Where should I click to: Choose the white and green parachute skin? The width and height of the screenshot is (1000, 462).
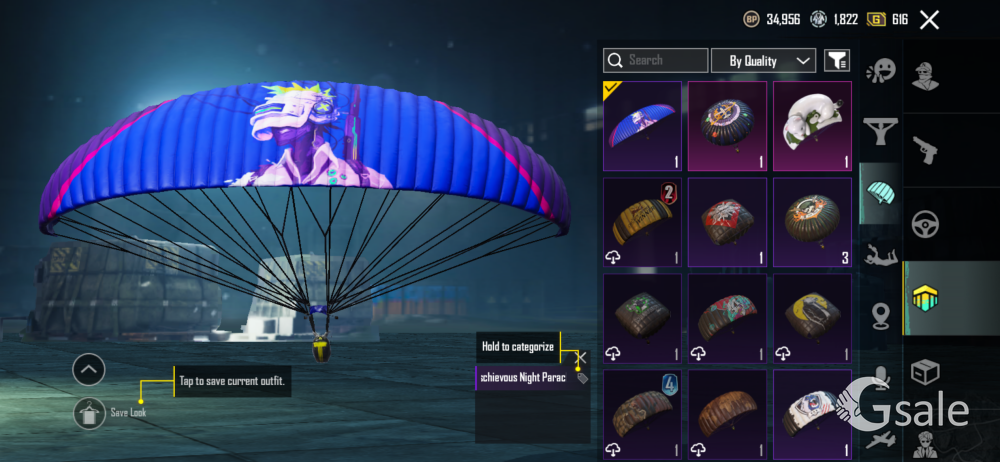(811, 126)
